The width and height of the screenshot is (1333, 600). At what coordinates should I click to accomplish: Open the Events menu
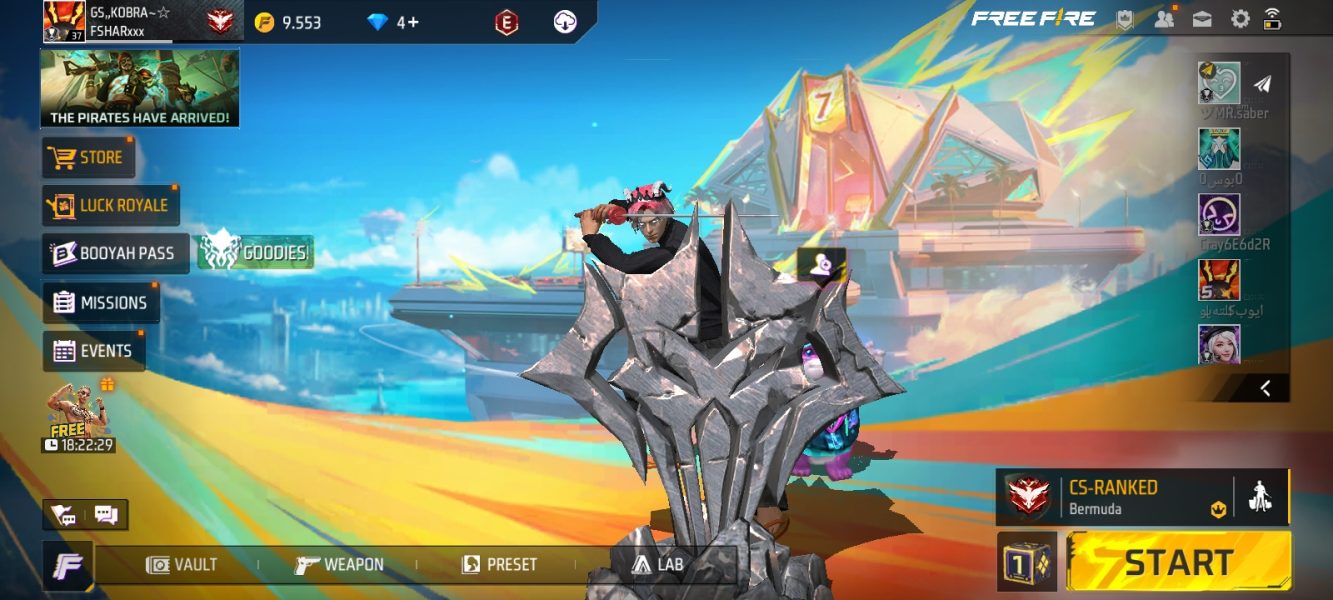click(x=93, y=351)
